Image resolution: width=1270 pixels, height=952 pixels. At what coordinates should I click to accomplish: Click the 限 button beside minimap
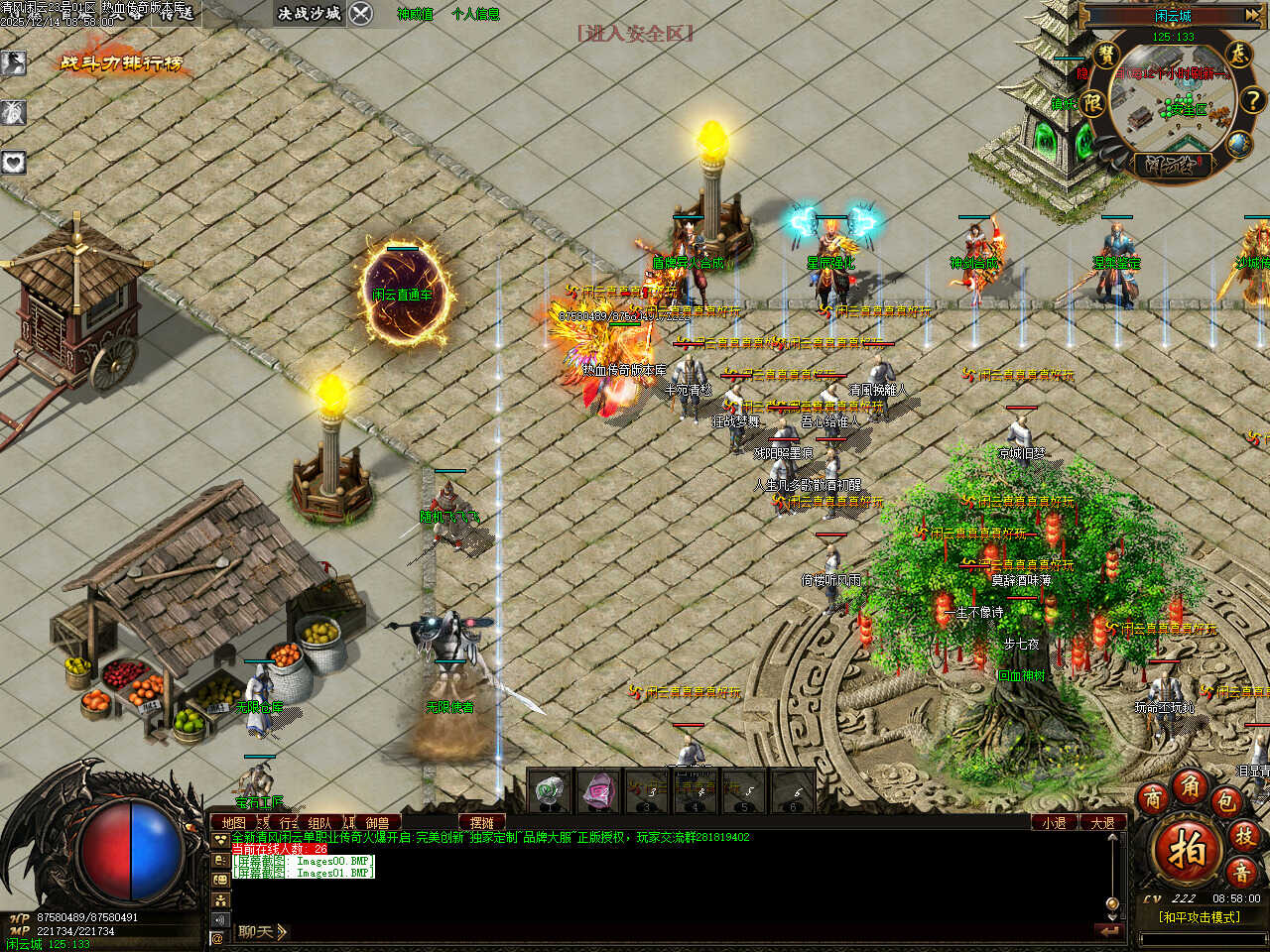[x=1091, y=102]
